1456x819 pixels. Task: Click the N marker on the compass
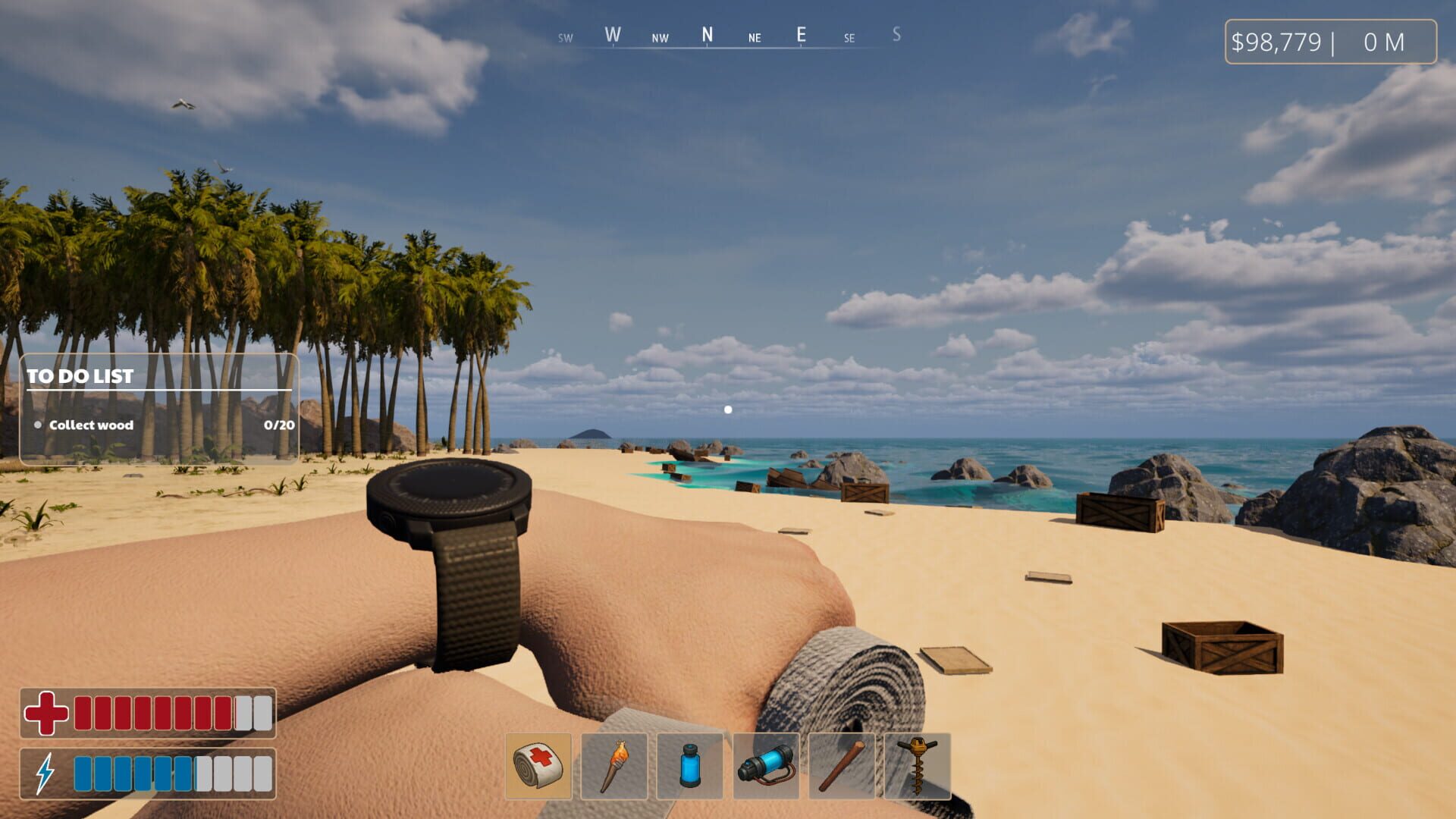coord(708,33)
